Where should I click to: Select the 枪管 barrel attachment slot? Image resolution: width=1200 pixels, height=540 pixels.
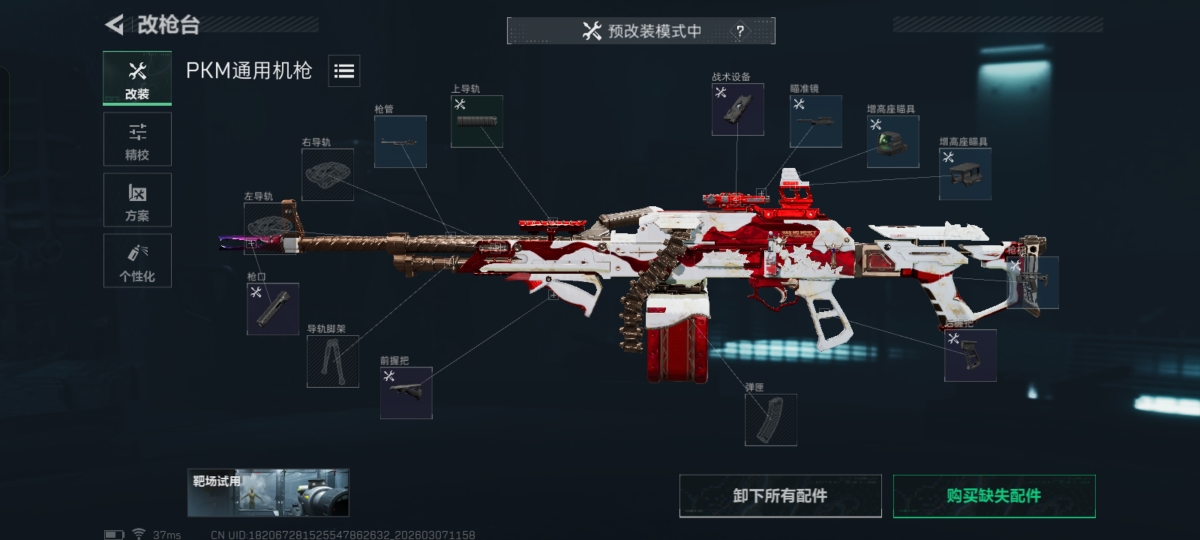(x=400, y=142)
